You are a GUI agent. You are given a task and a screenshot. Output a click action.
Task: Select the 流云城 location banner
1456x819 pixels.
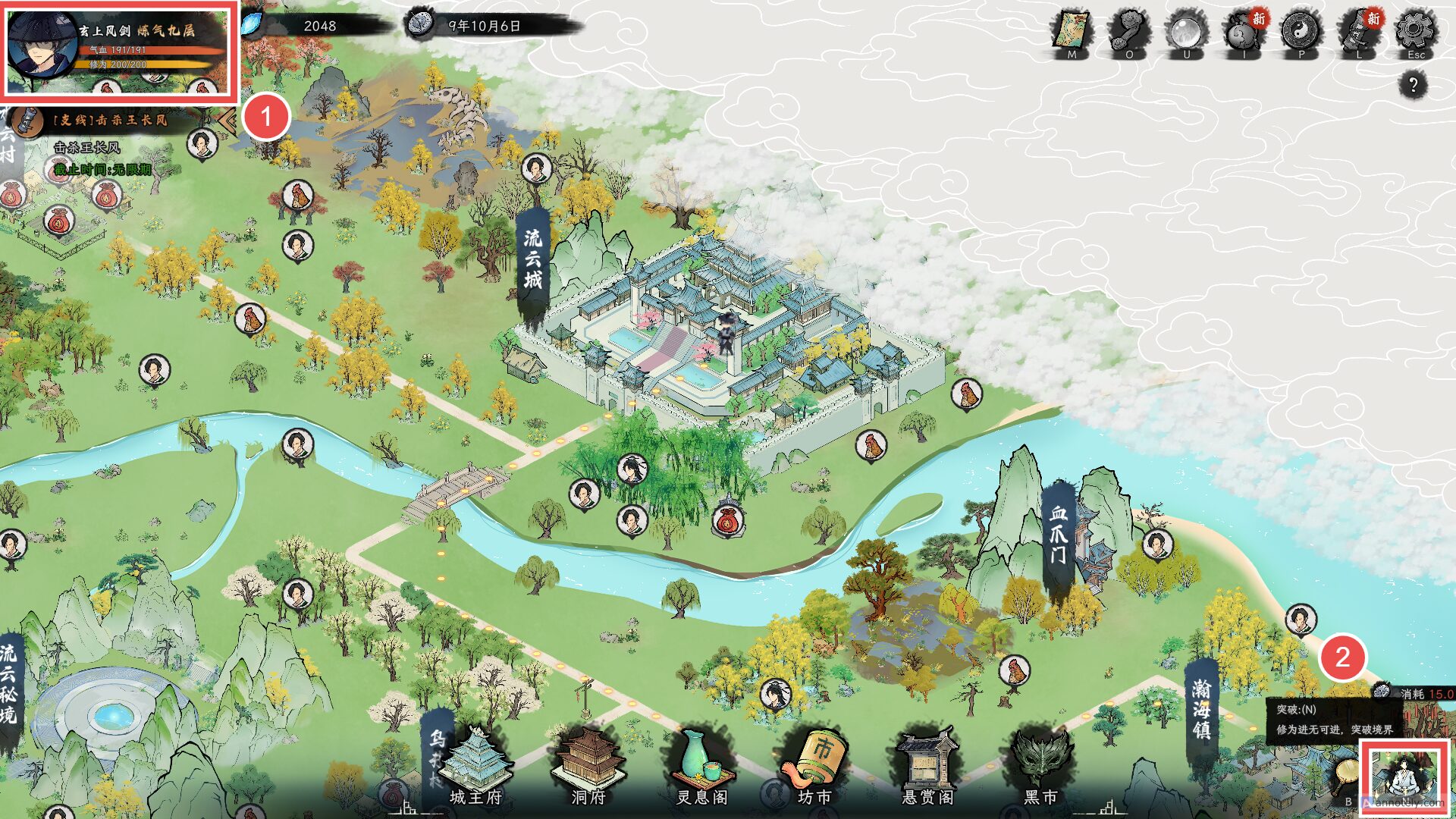(533, 260)
